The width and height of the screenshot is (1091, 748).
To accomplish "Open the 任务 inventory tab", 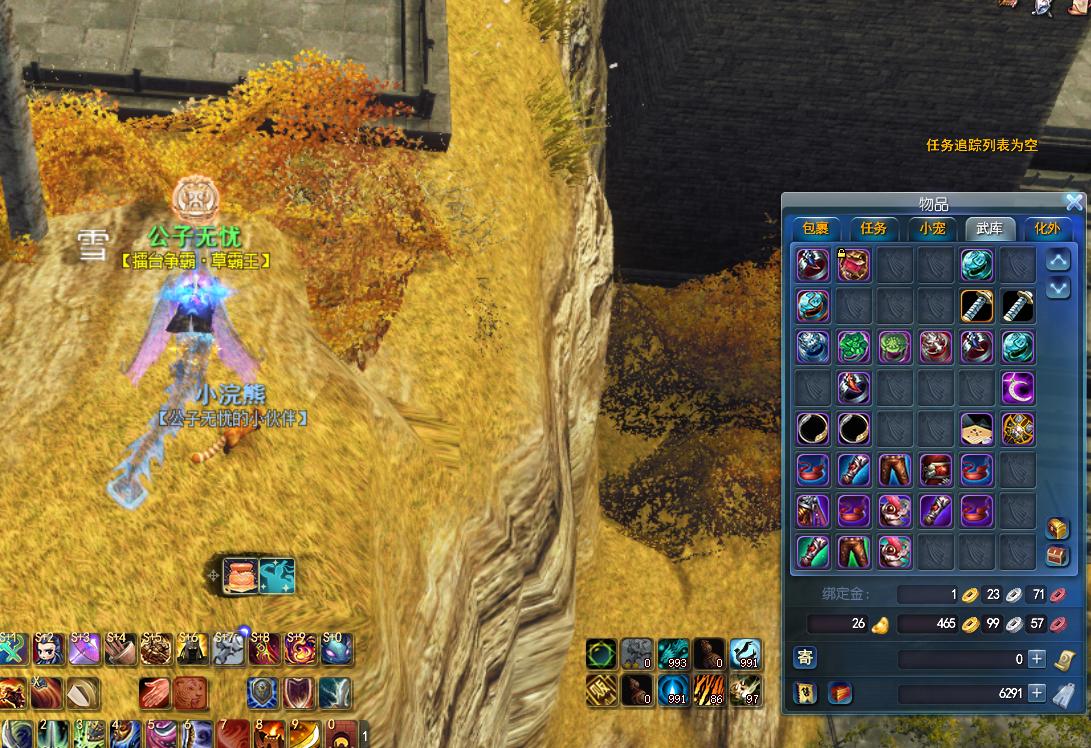I will tap(873, 228).
